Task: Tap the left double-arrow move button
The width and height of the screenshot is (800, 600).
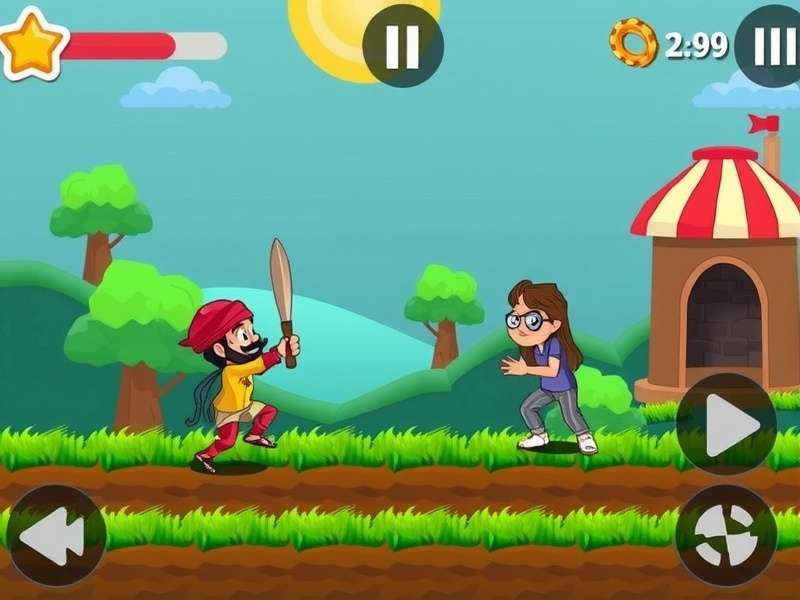Action: (x=55, y=535)
